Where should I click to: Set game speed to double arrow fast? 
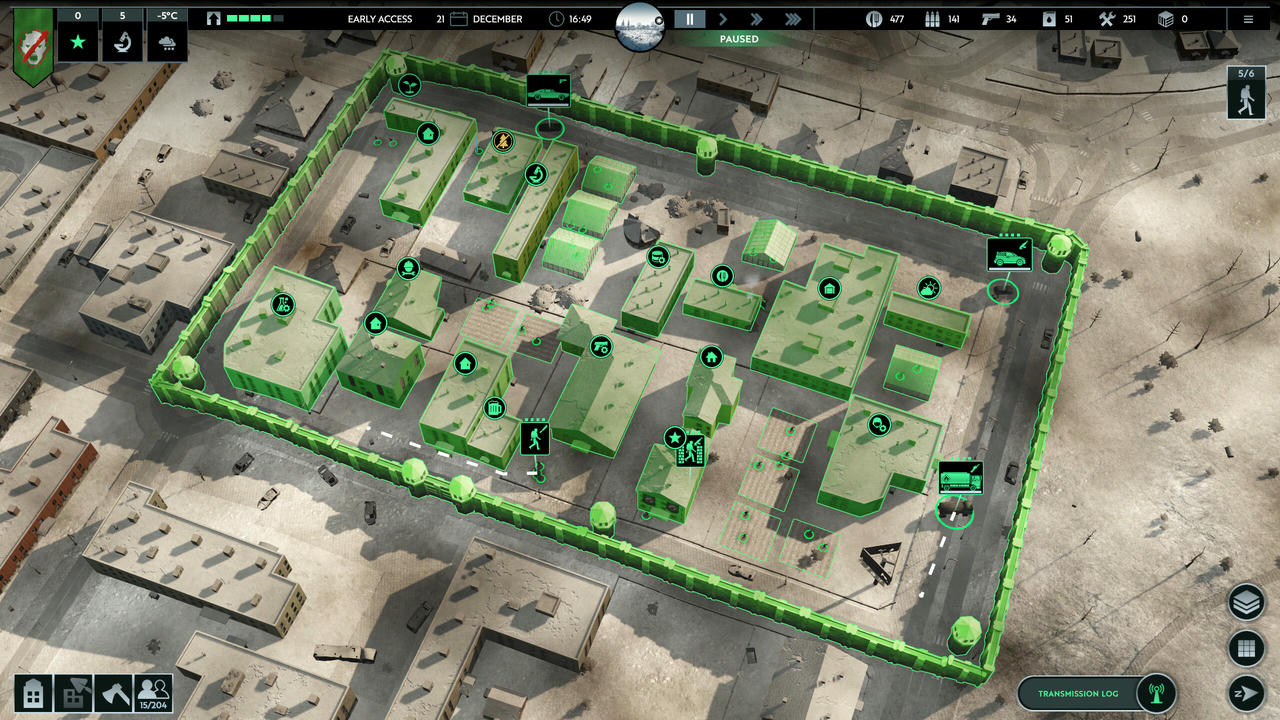tap(757, 19)
